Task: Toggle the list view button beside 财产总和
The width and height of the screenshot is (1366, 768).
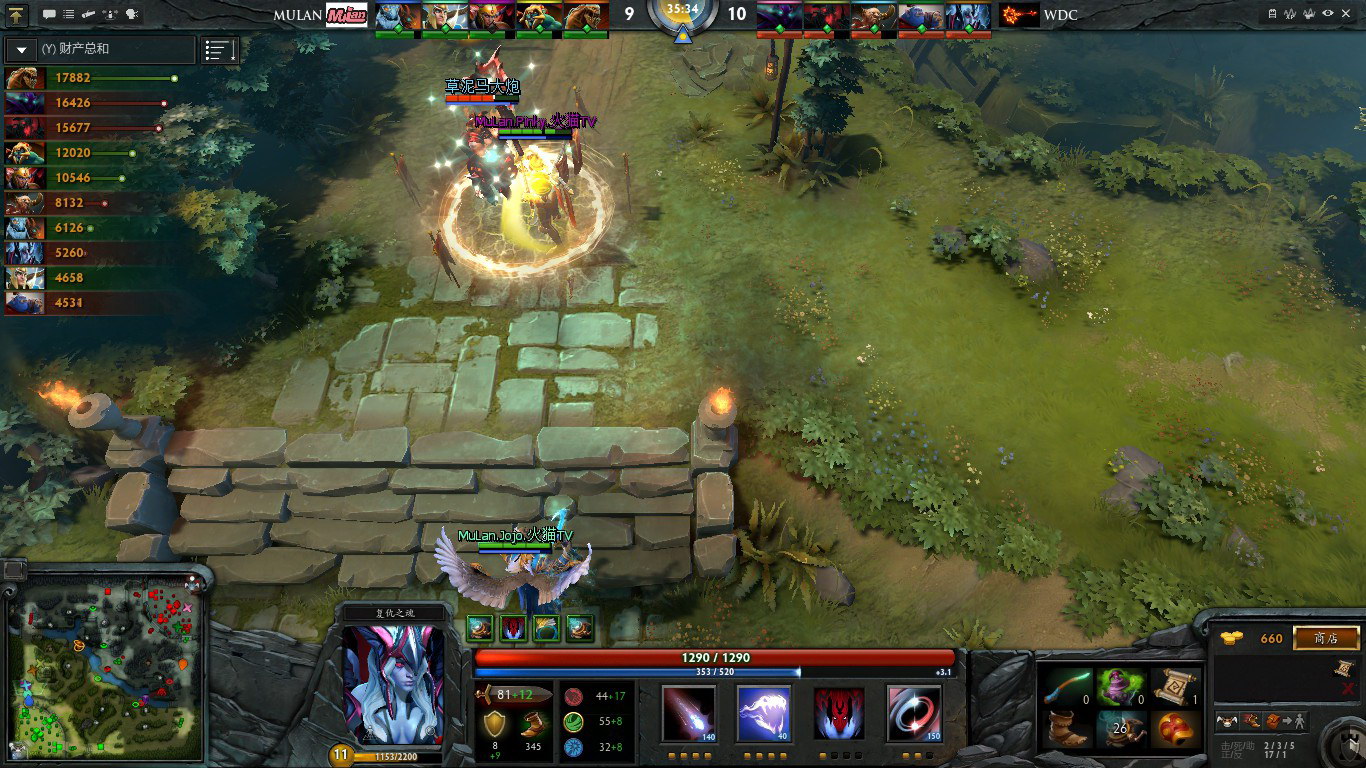Action: point(220,49)
